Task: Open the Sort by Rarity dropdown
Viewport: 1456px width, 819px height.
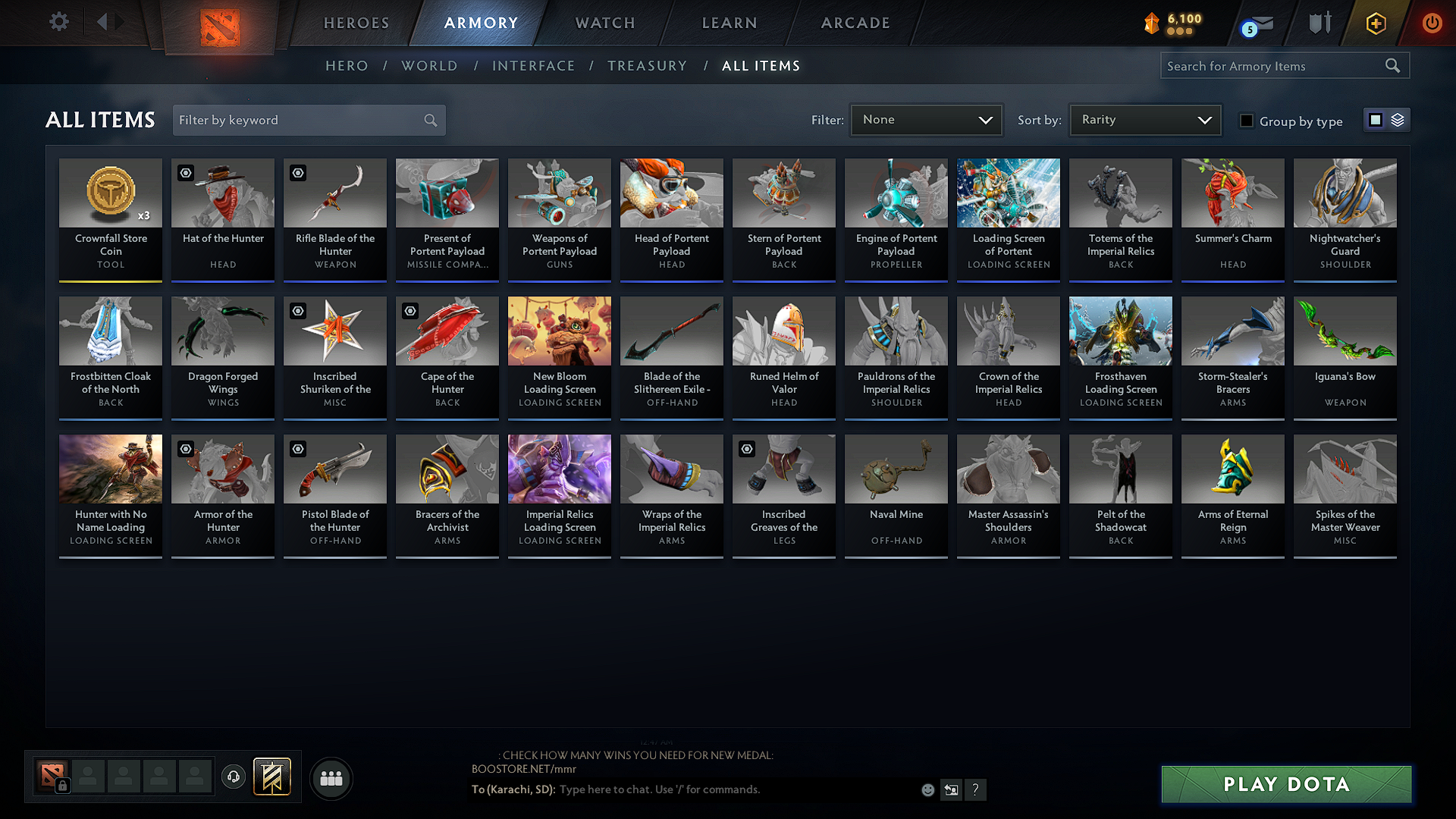Action: point(1144,120)
